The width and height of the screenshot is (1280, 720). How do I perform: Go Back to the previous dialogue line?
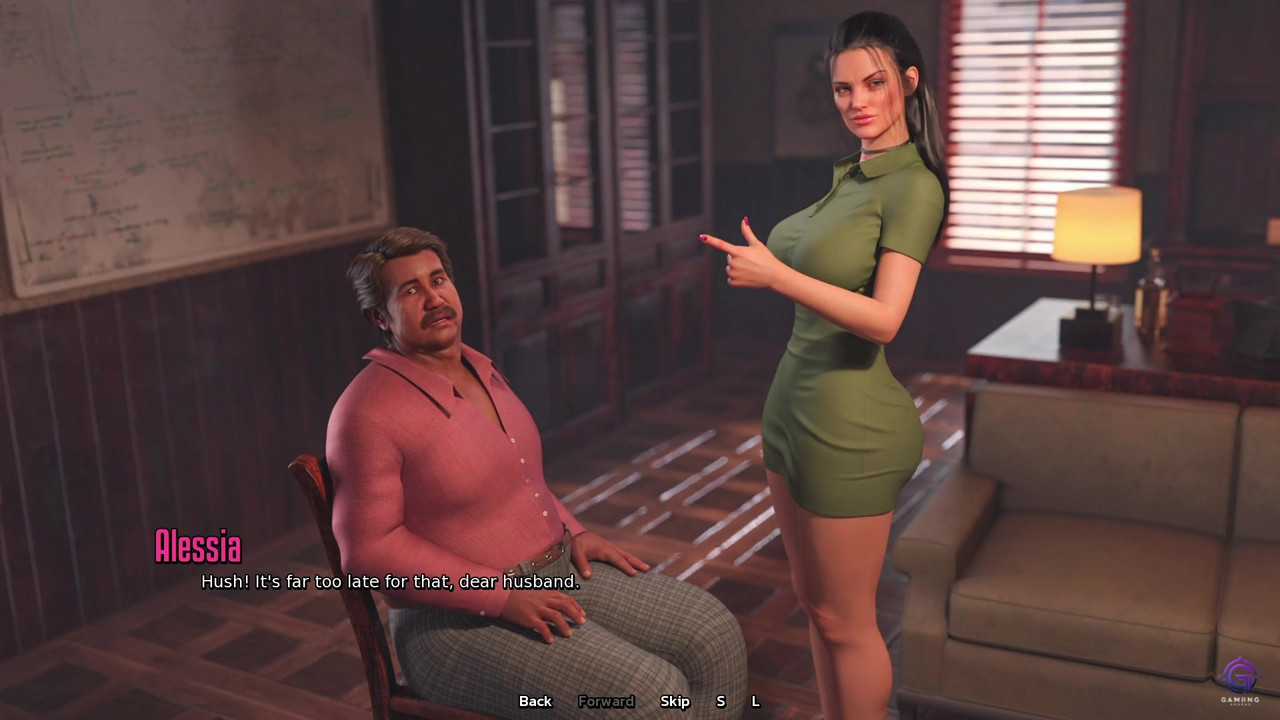535,701
